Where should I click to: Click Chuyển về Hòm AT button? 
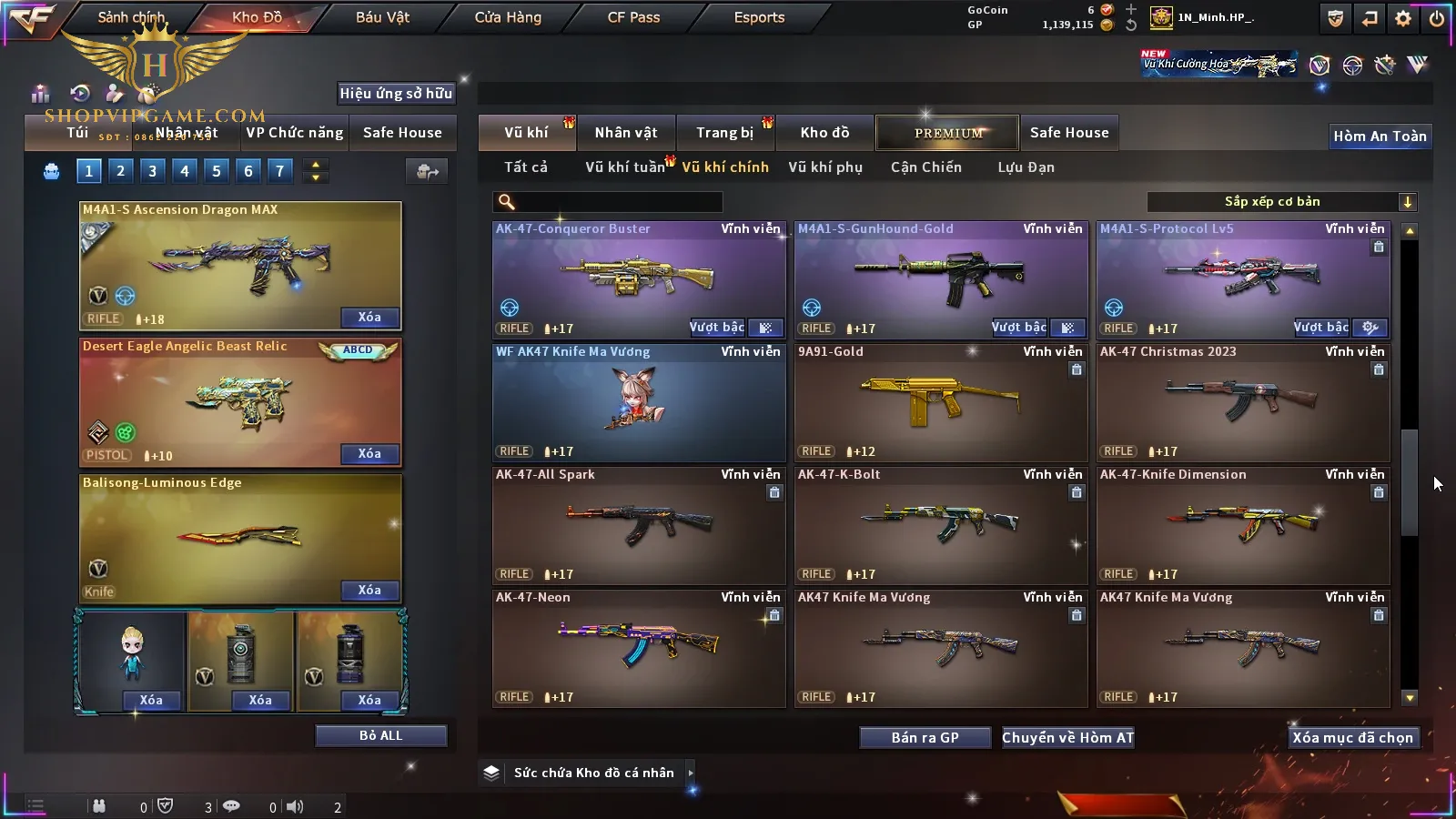coord(1067,738)
